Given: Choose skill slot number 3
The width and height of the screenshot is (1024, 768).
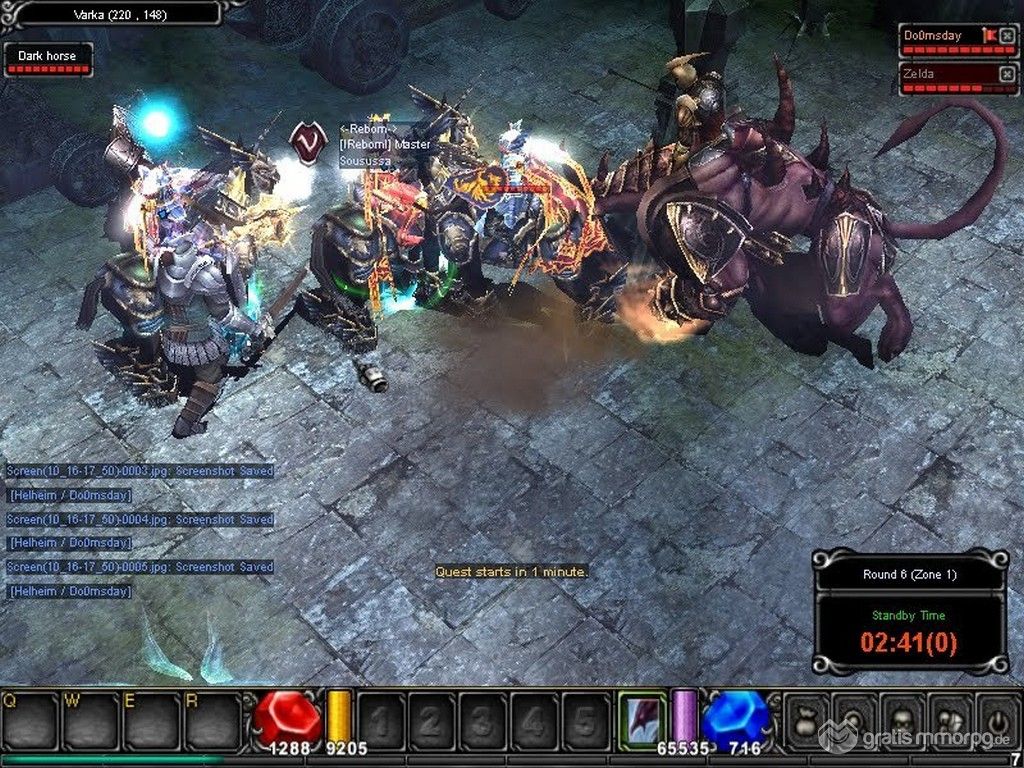Looking at the screenshot, I should point(483,717).
